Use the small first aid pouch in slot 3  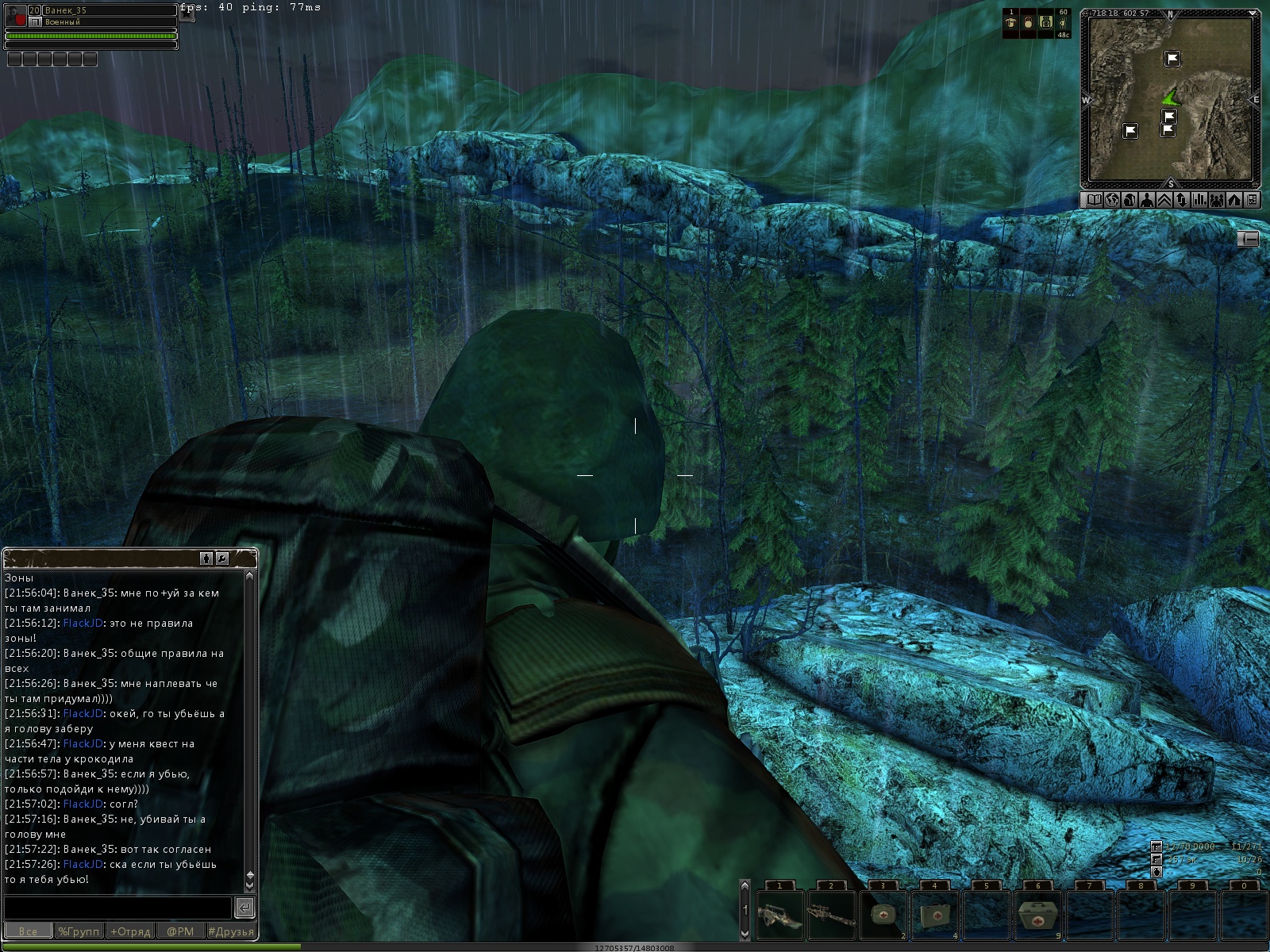point(883,916)
